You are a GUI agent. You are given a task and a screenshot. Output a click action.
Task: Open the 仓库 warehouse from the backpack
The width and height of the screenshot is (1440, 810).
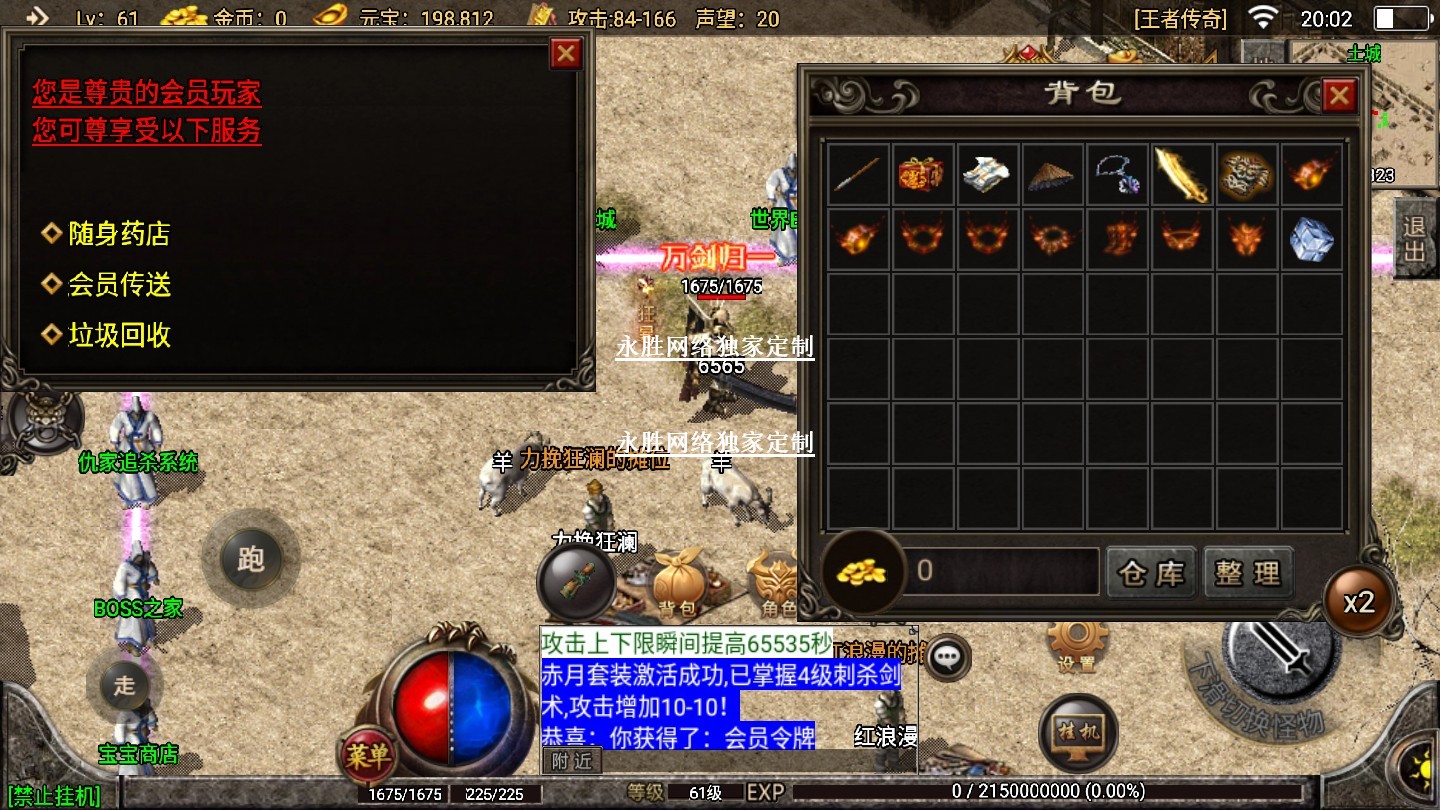1151,573
